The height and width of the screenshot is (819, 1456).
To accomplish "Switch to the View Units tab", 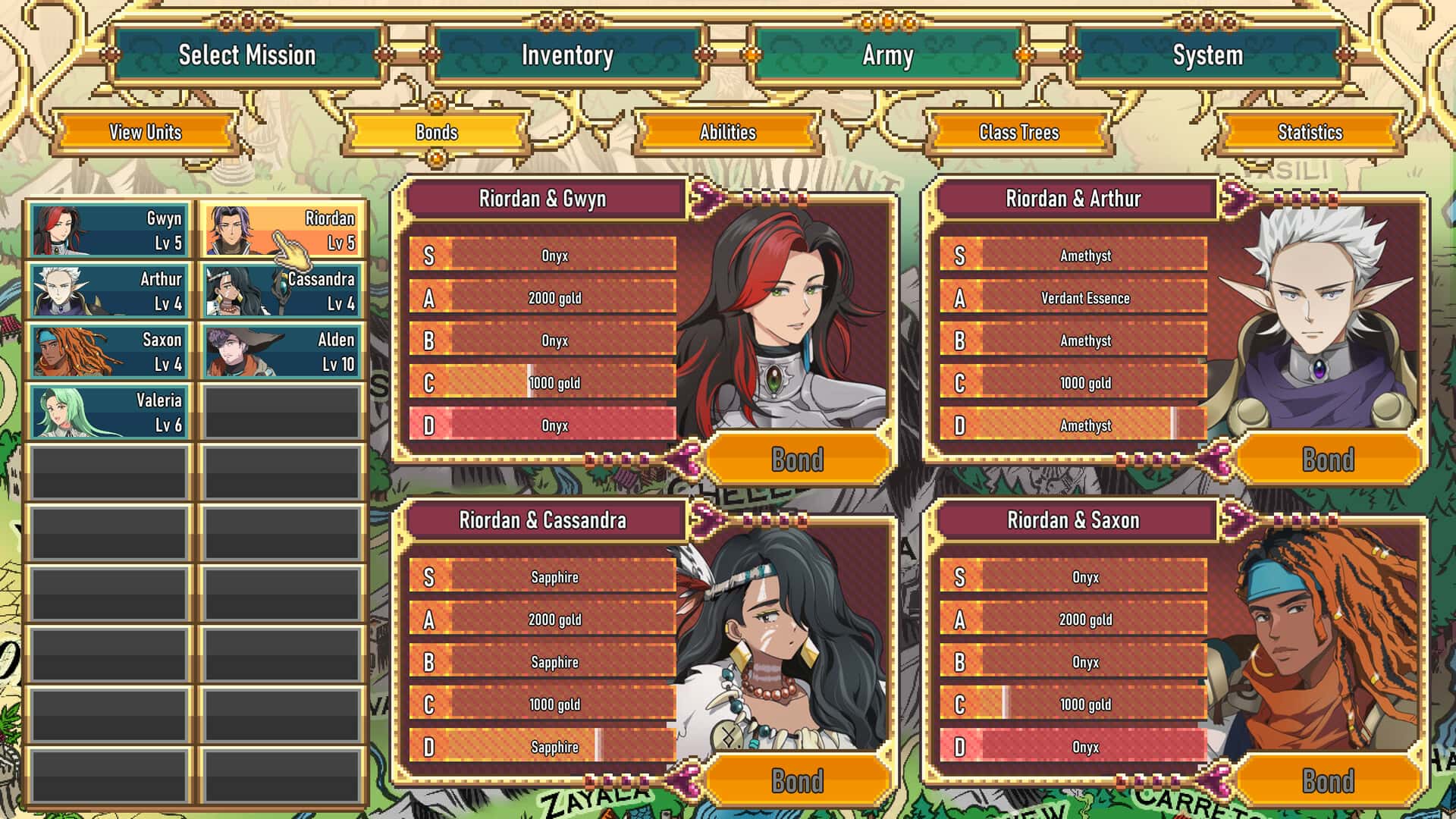I will [x=146, y=133].
